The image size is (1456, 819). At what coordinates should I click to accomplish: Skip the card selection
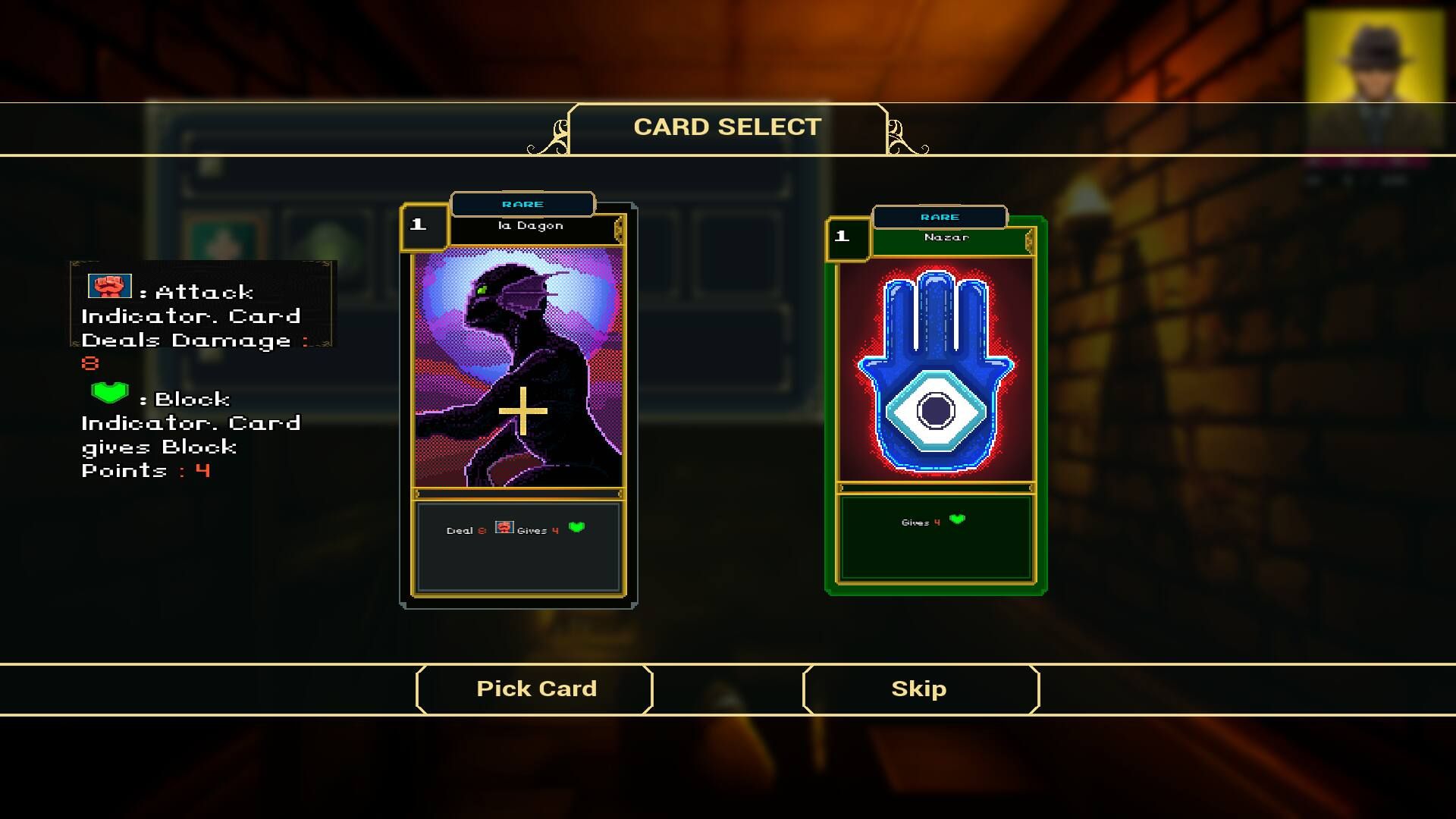920,689
